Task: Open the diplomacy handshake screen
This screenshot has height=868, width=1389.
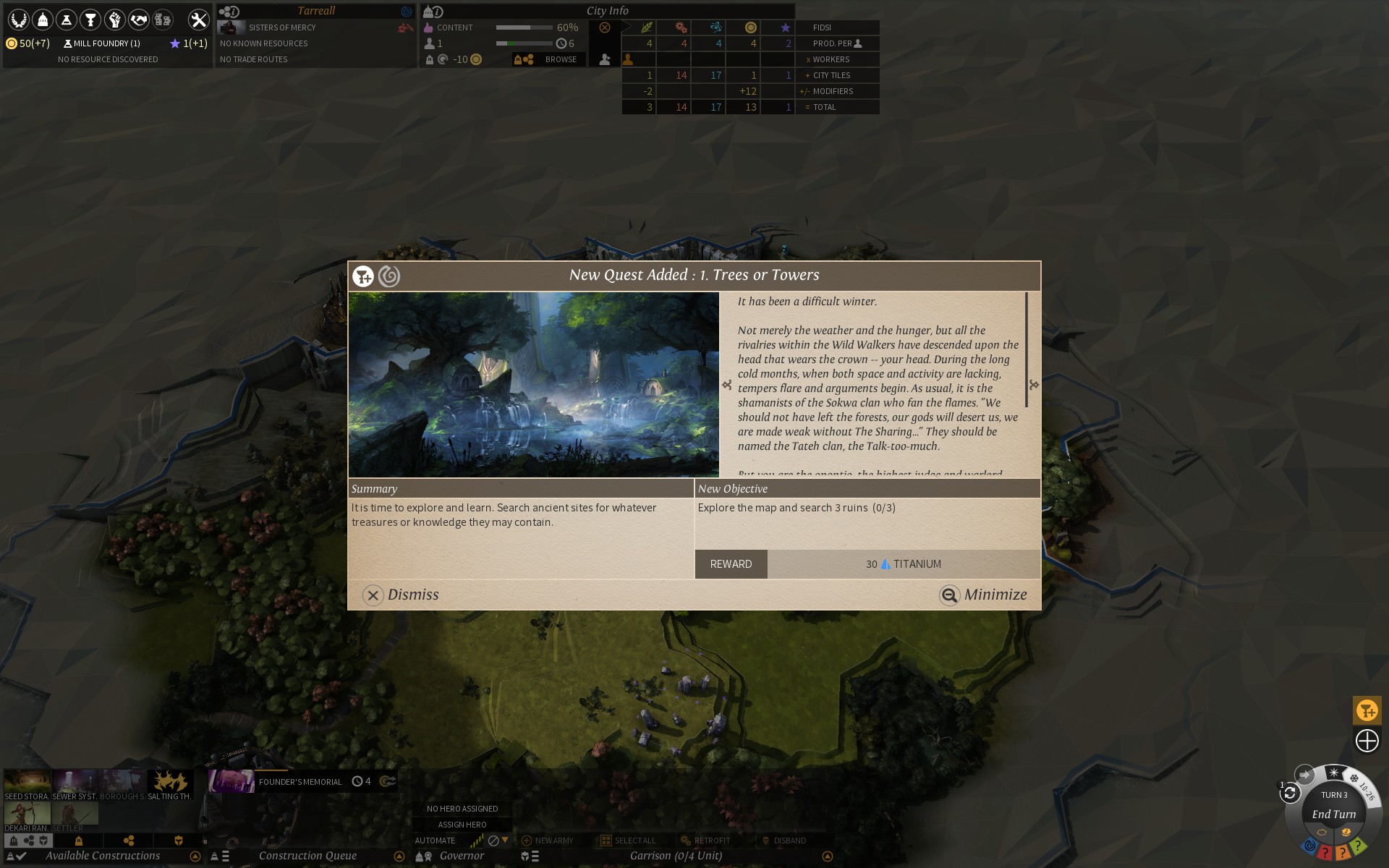Action: tap(138, 20)
